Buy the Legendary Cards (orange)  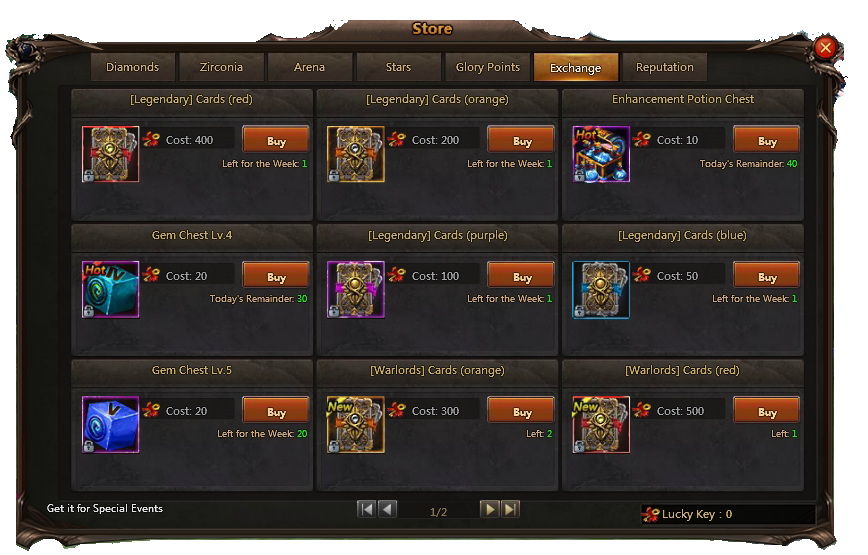[521, 141]
